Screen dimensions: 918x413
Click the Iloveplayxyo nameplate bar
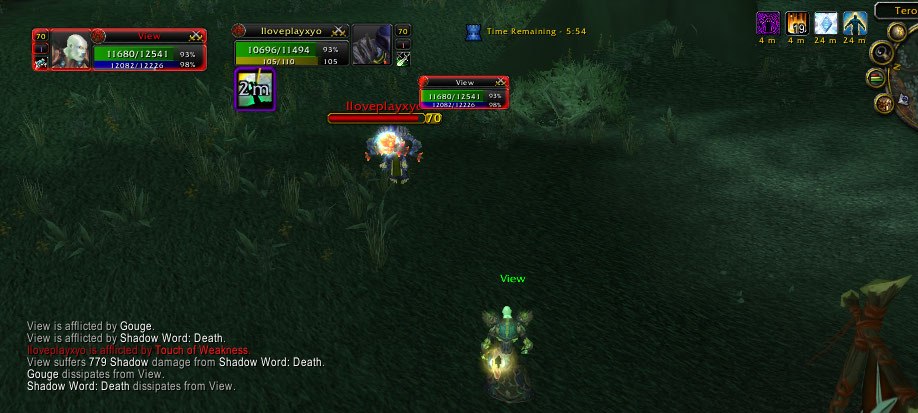click(376, 118)
